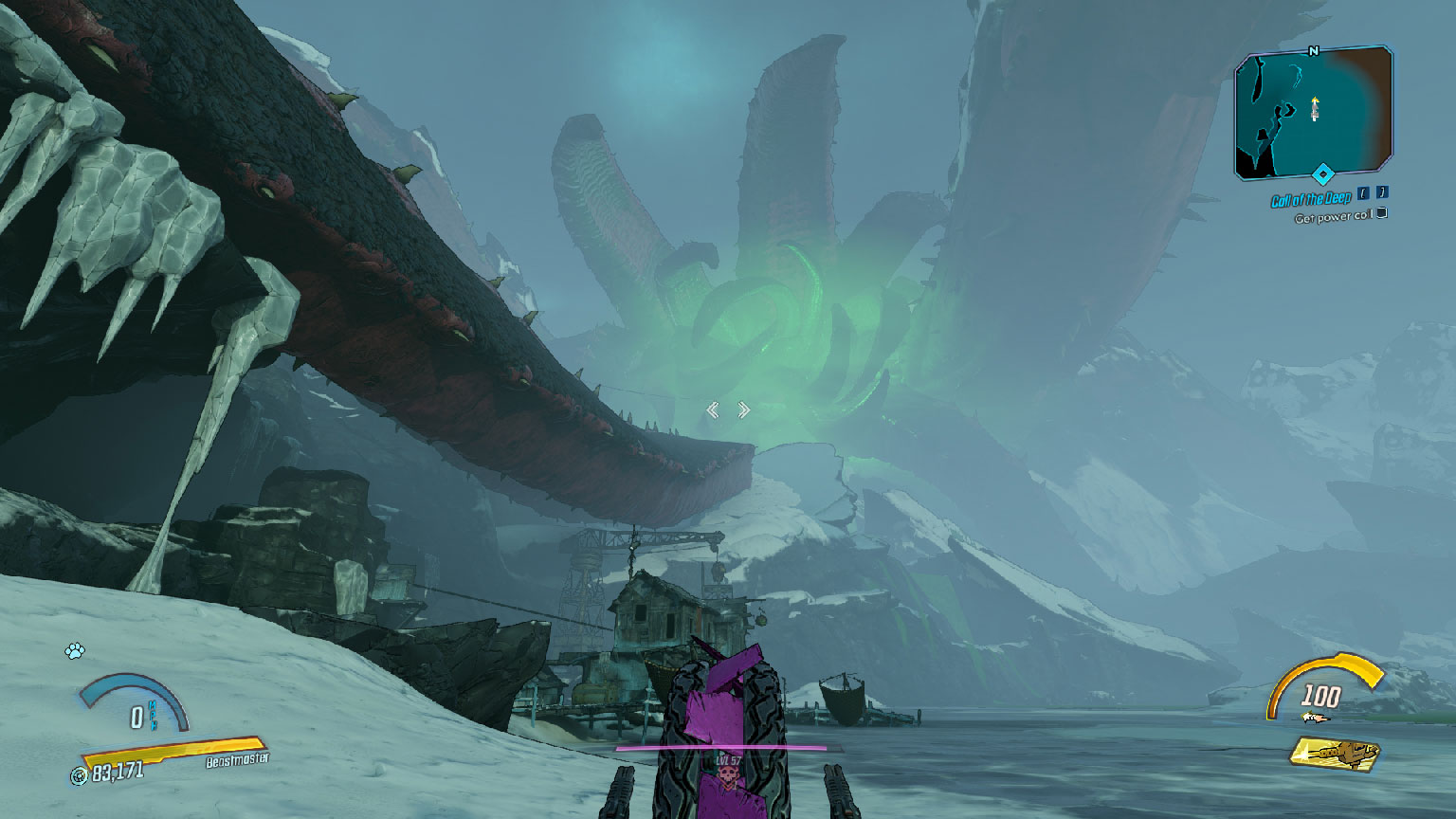Open the minimap in the corner
This screenshot has height=819, width=1456.
tap(1313, 112)
